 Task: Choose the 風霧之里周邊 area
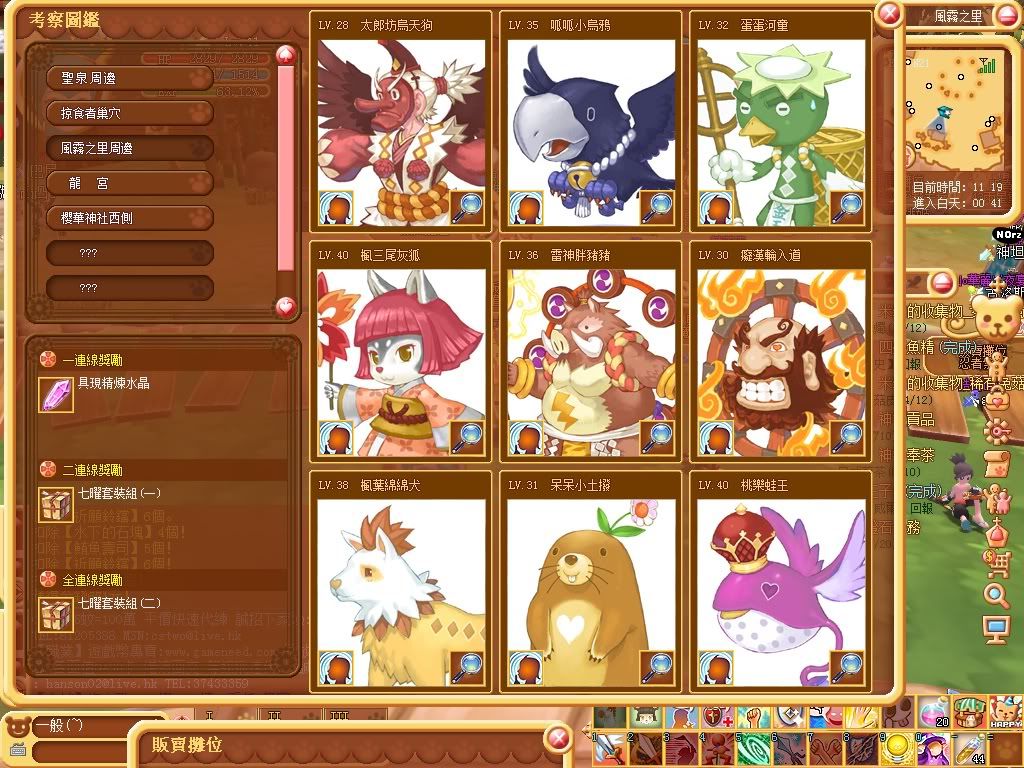point(130,148)
